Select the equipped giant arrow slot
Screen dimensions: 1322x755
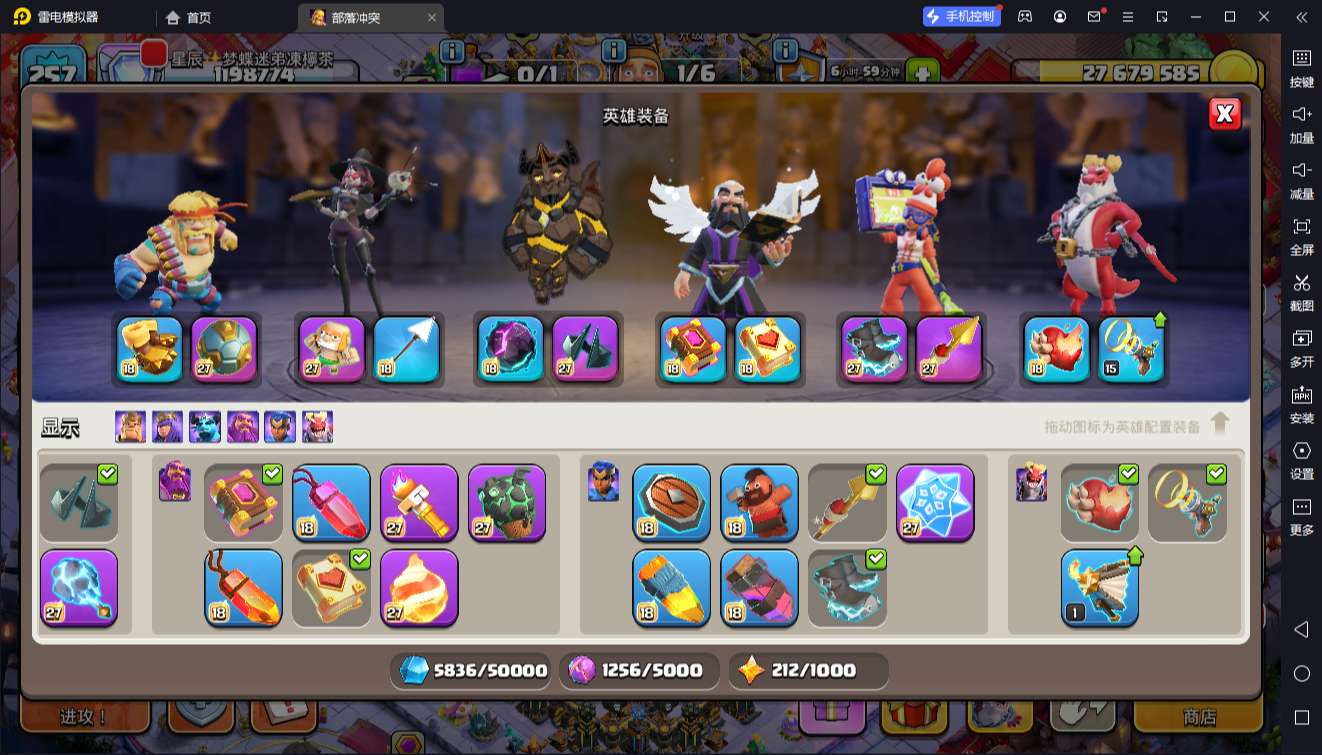(407, 349)
